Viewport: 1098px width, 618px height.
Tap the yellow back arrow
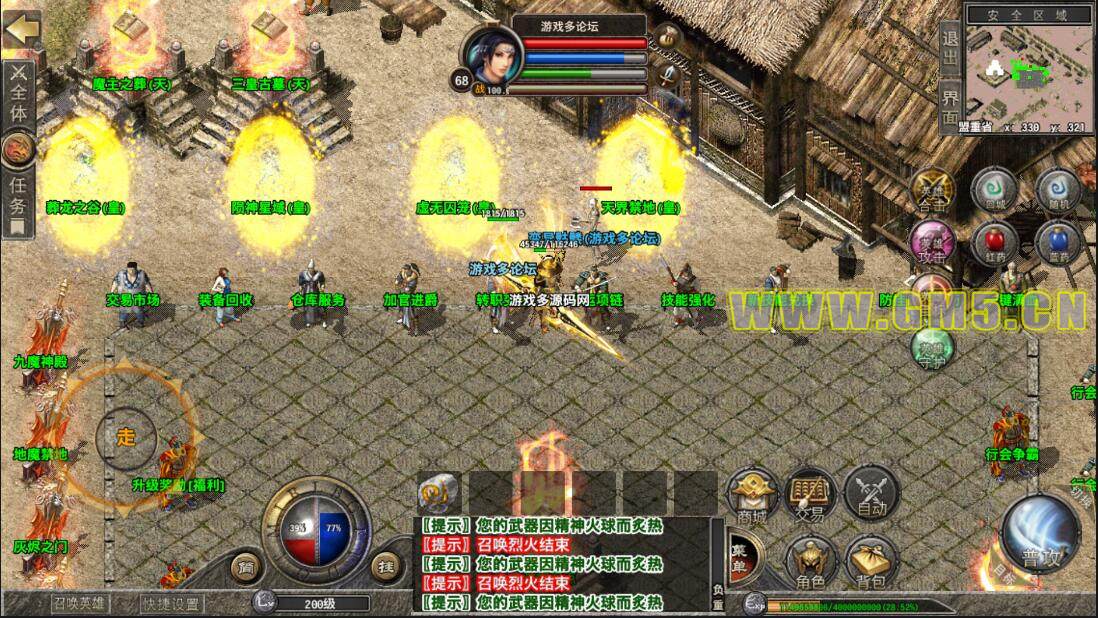tap(20, 28)
